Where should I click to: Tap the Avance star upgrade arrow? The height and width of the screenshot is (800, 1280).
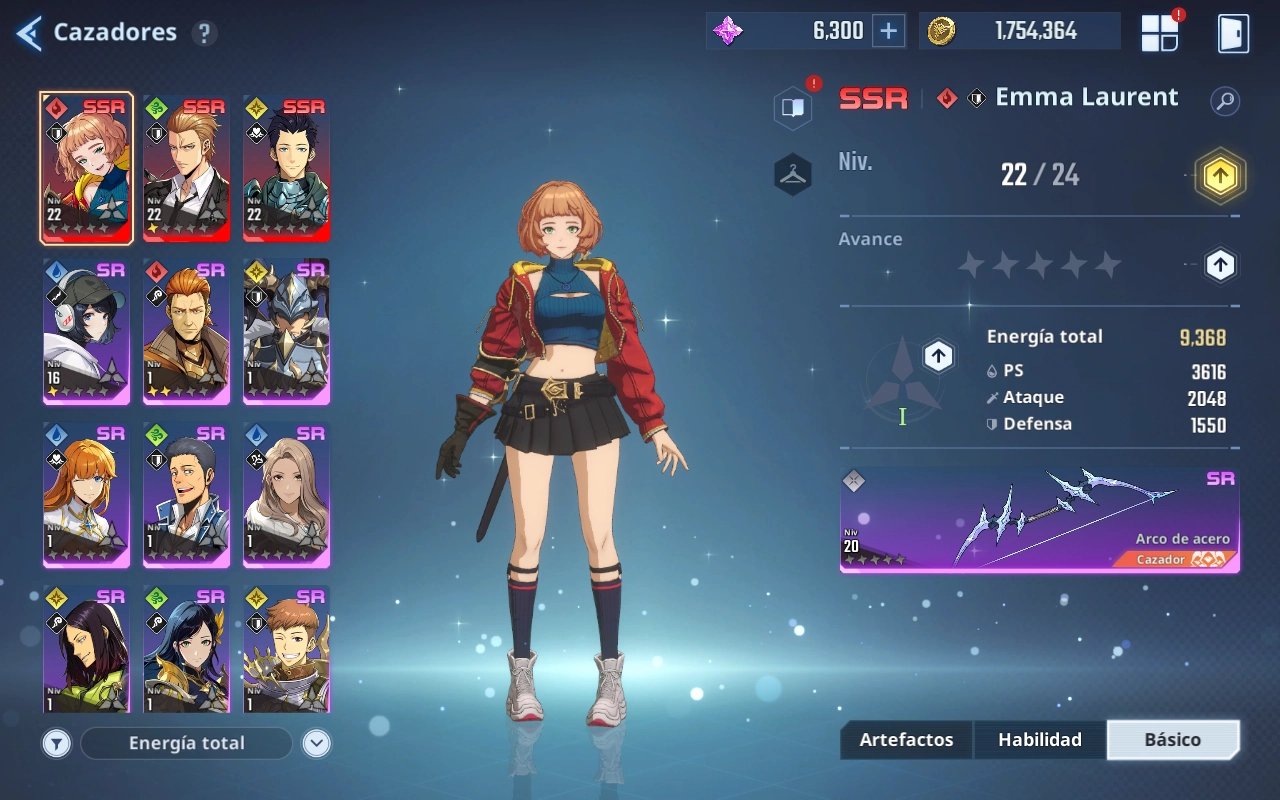click(1220, 265)
